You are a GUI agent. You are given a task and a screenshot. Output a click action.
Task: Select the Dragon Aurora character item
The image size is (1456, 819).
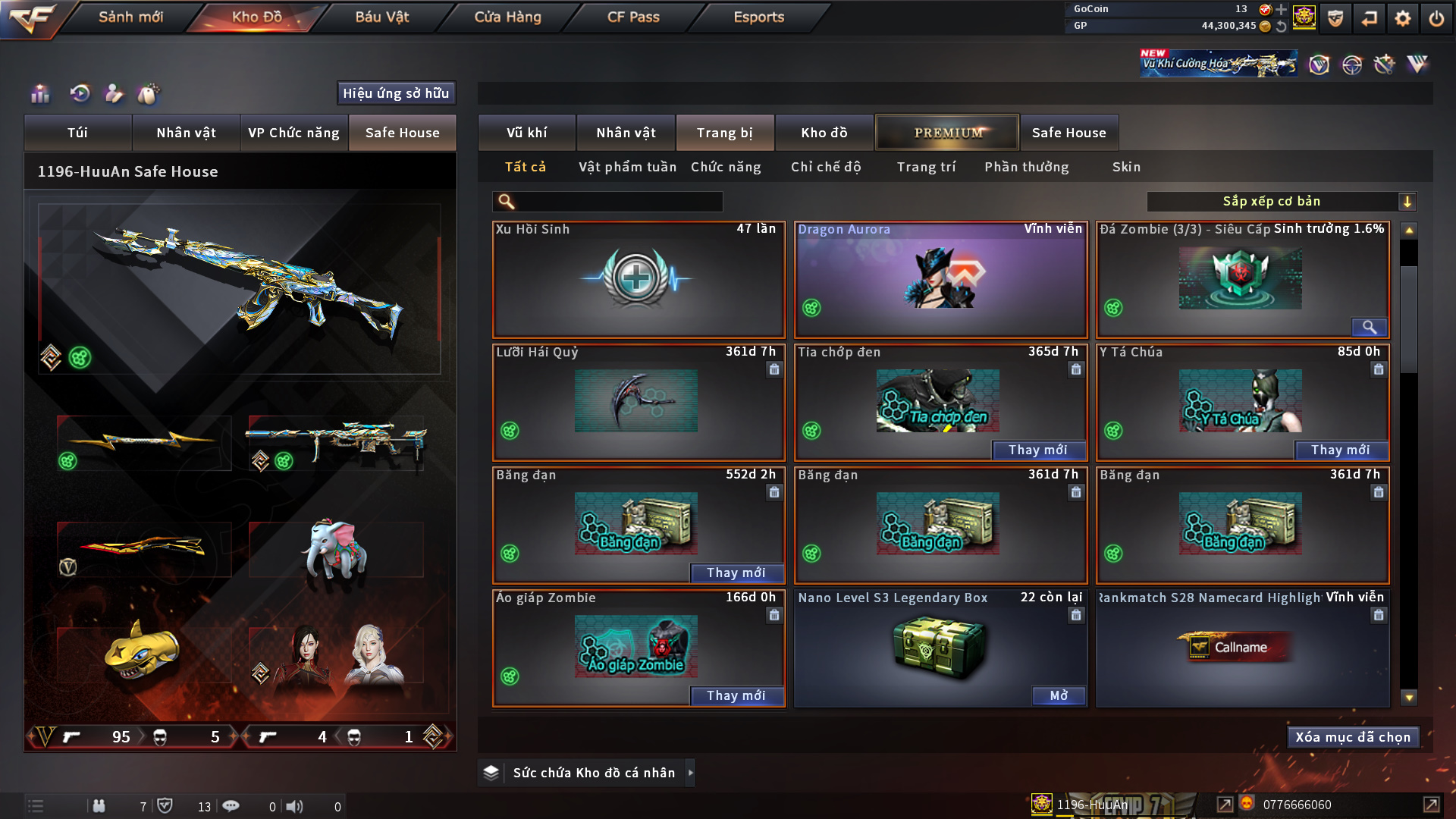pos(940,279)
